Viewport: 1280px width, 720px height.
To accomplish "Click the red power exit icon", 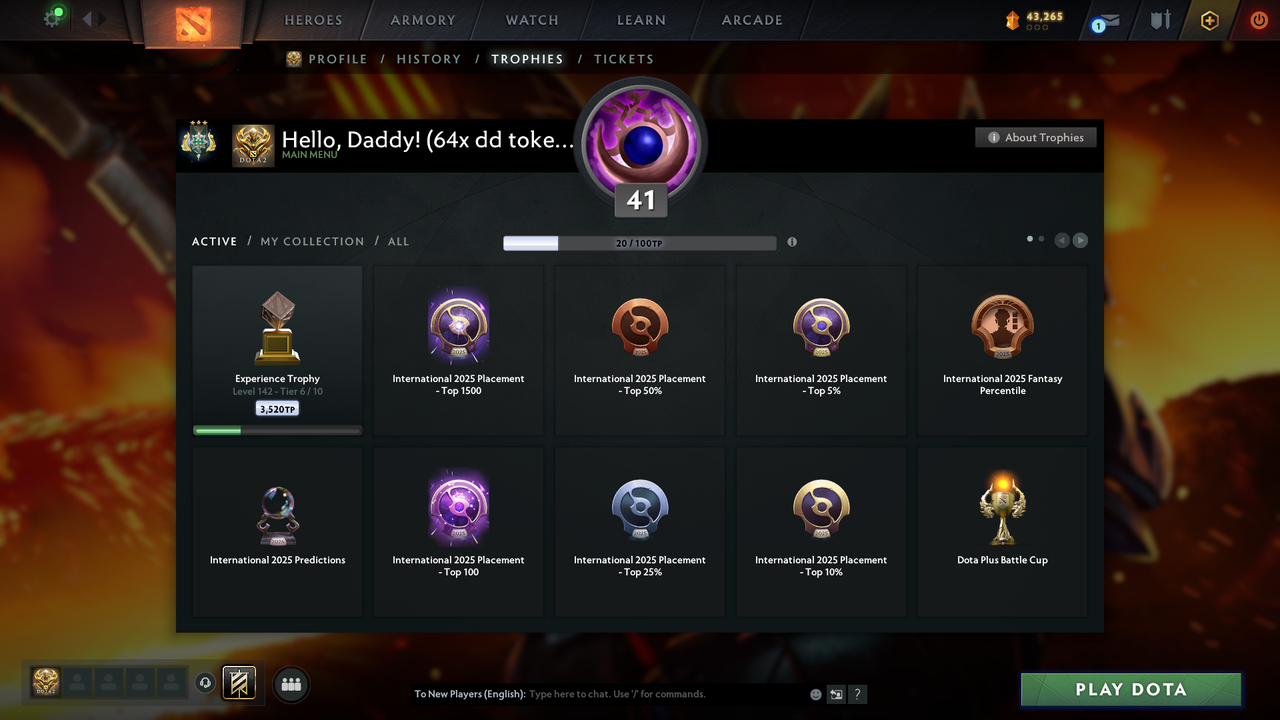I will [x=1259, y=20].
